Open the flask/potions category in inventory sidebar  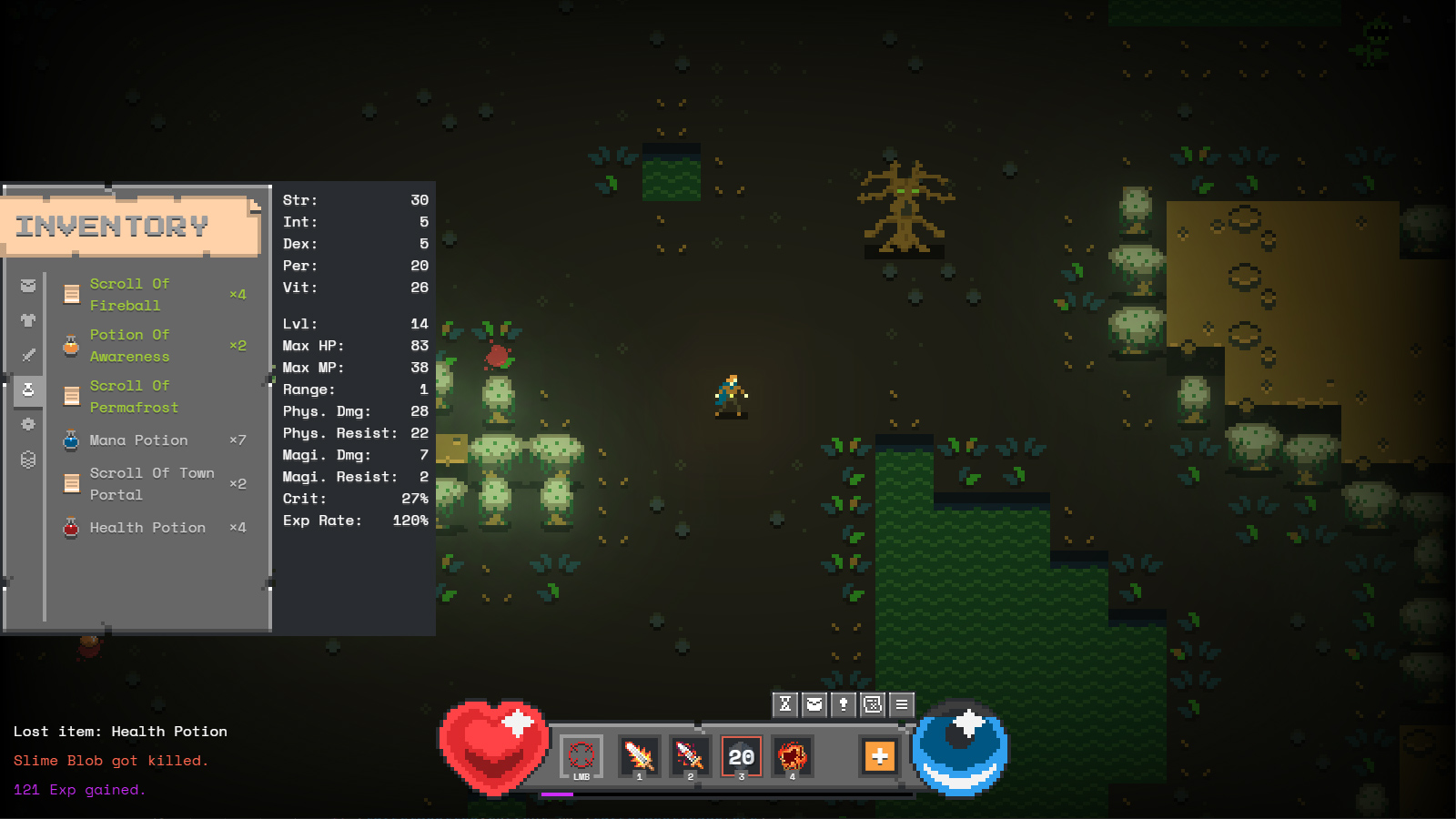pyautogui.click(x=27, y=389)
